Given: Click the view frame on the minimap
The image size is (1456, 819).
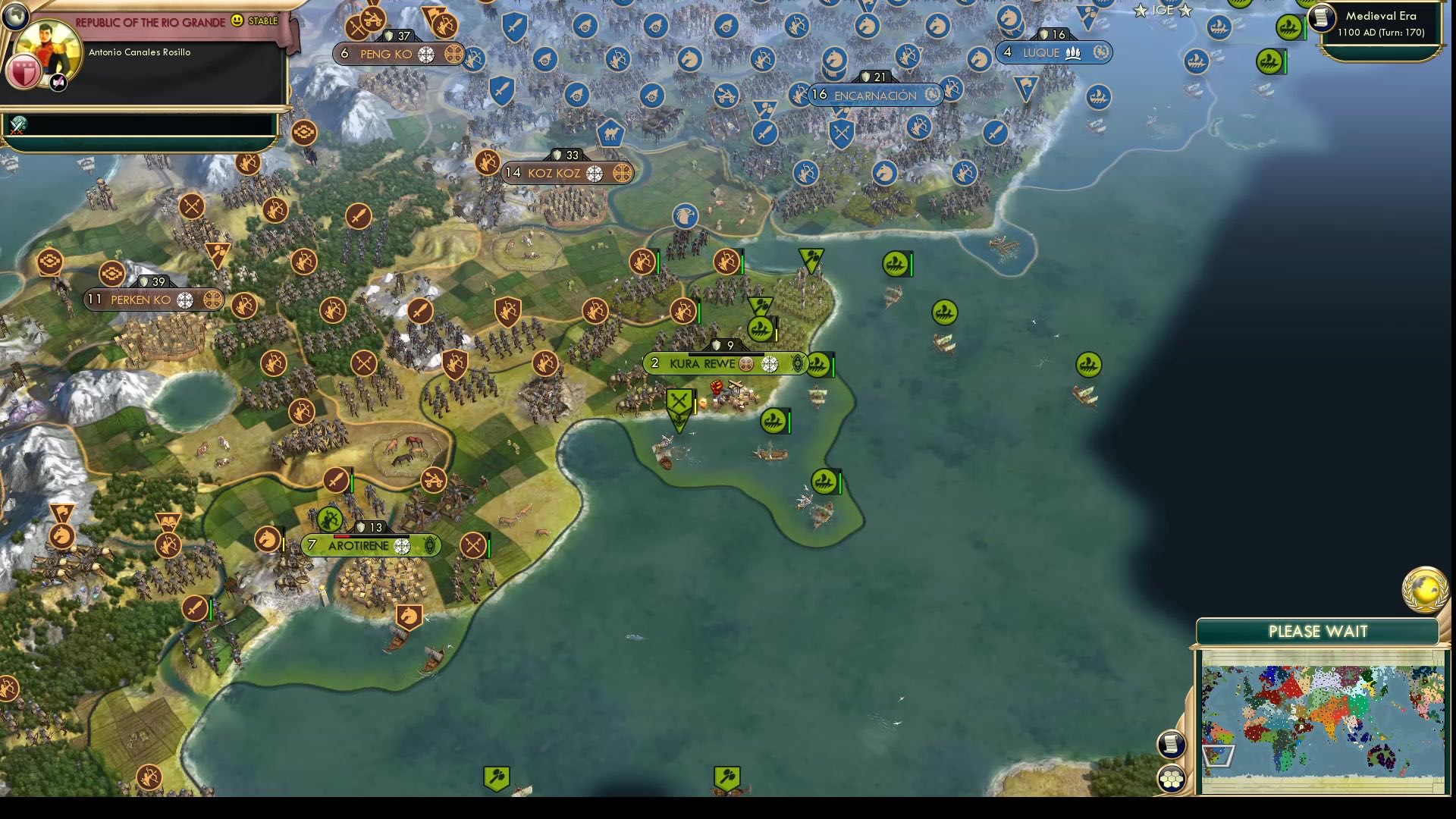Looking at the screenshot, I should [1219, 756].
